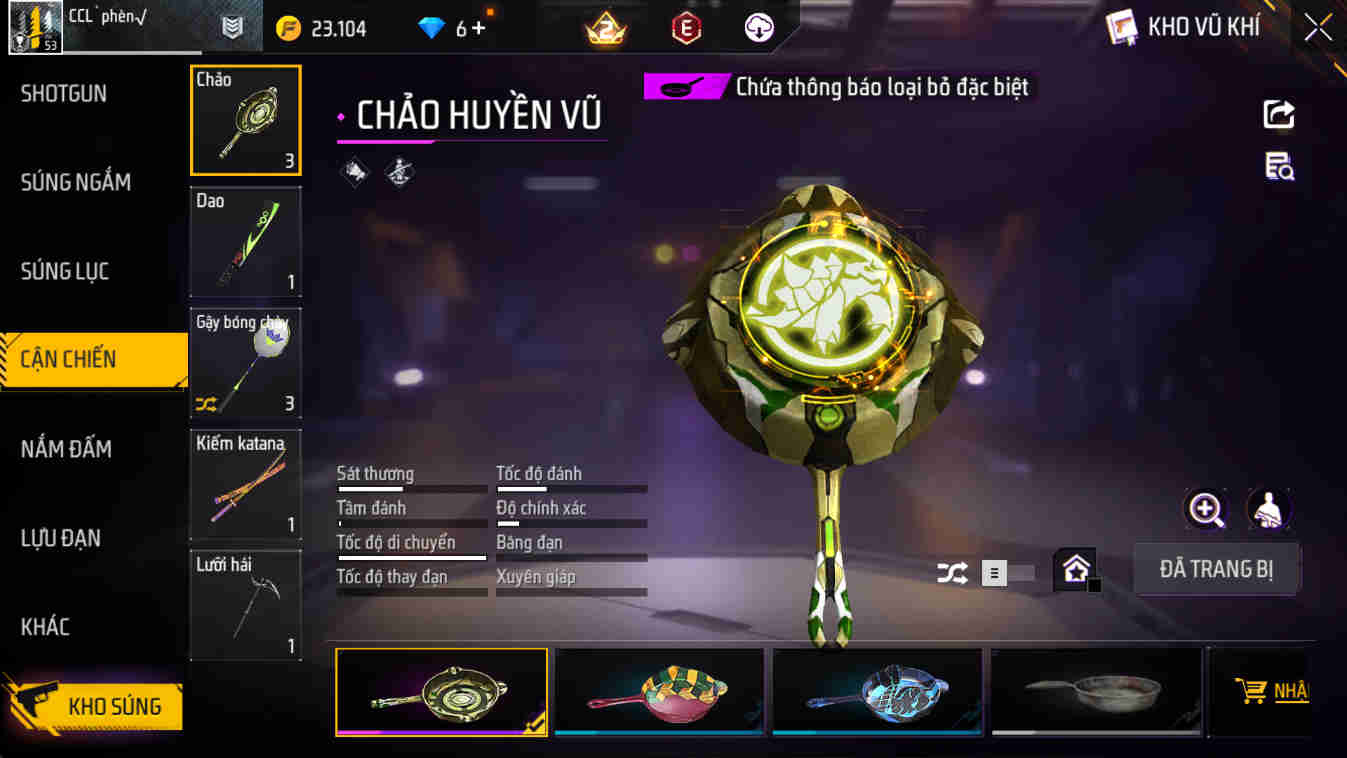
Task: Open the download cloud icon in top bar
Action: point(757,27)
